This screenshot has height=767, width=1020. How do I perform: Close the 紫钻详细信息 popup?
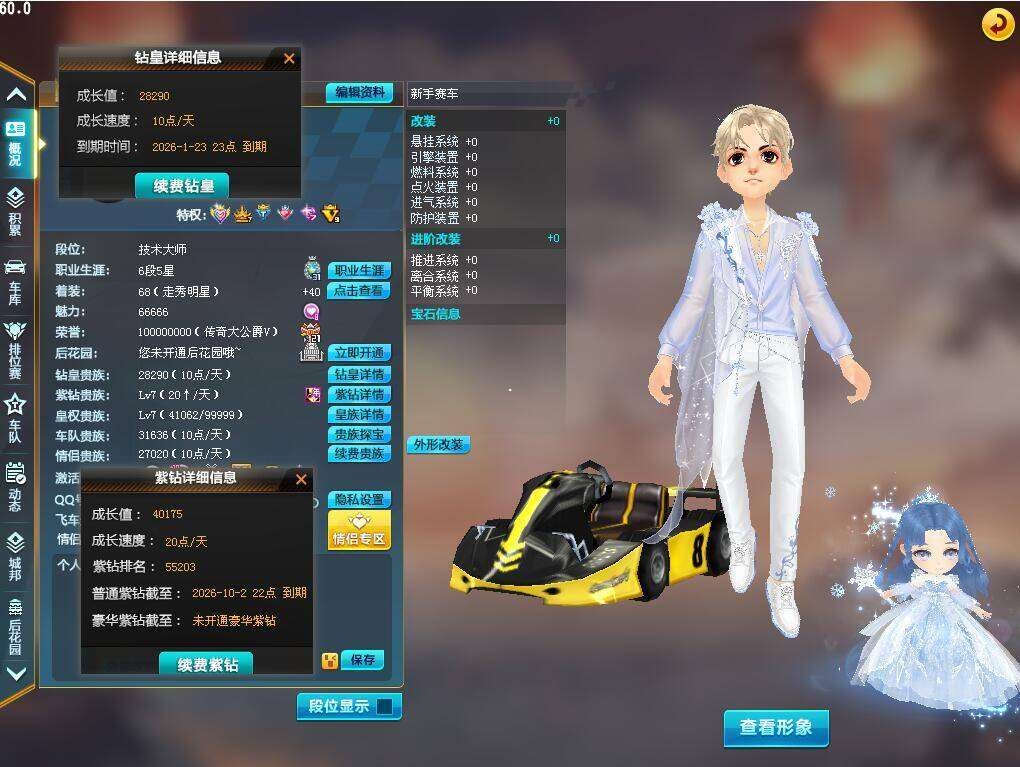coord(301,479)
